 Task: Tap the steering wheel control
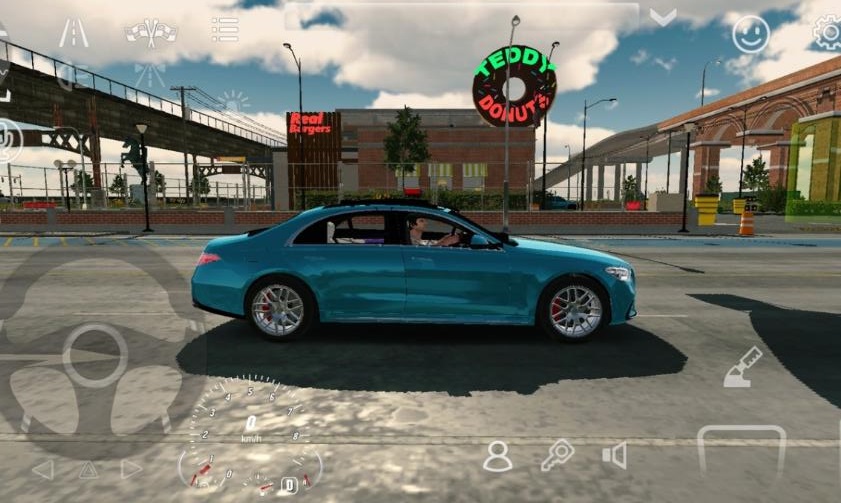click(x=95, y=355)
